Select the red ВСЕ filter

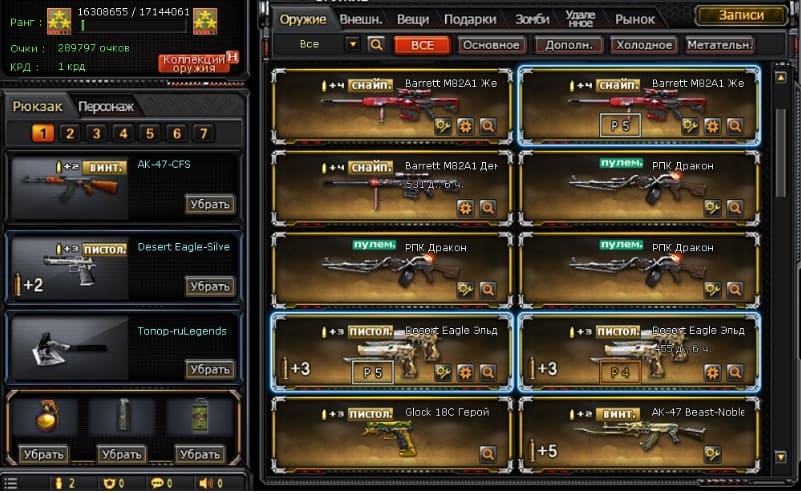tap(421, 45)
